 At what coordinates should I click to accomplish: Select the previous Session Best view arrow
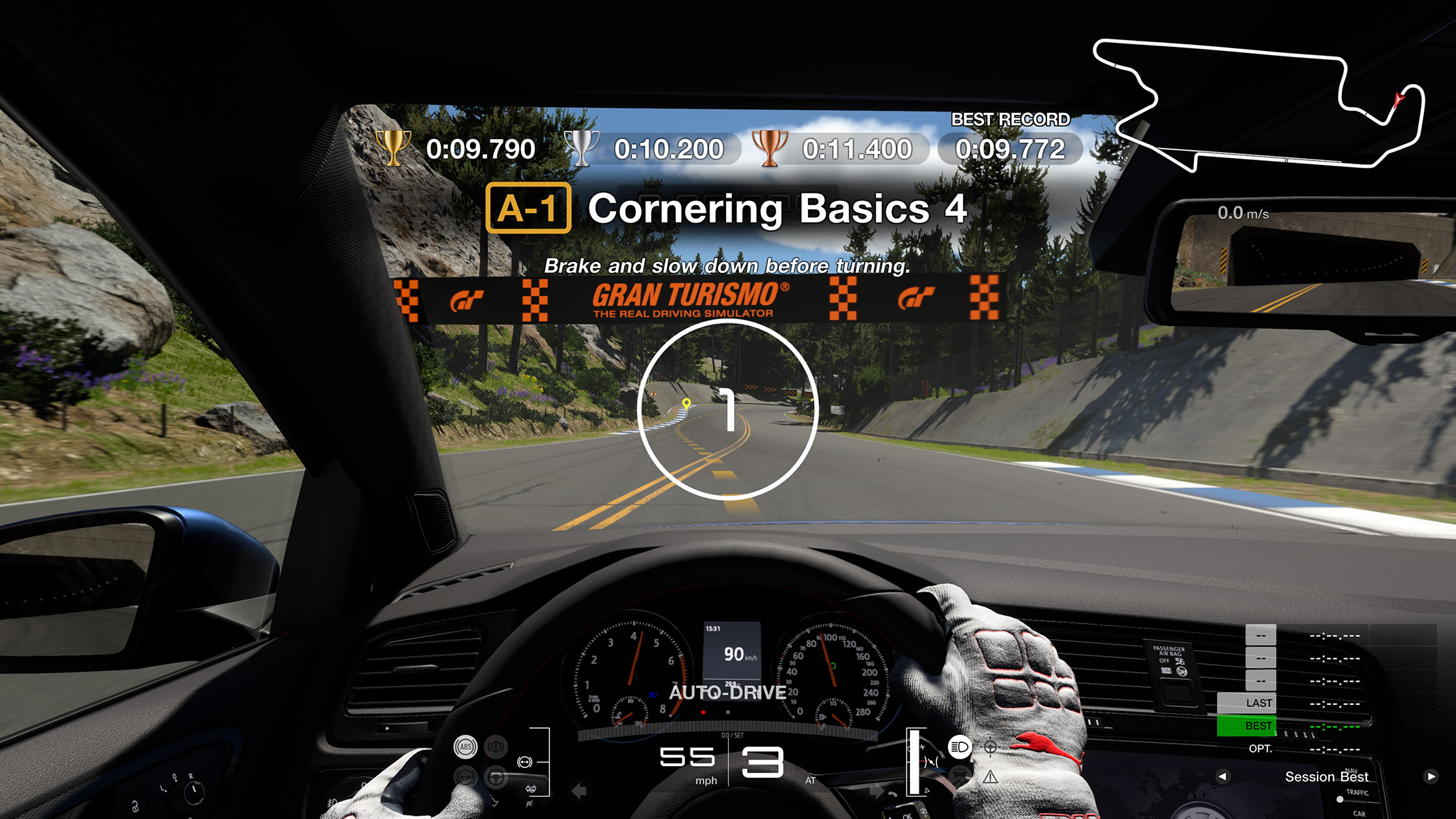point(1222,776)
